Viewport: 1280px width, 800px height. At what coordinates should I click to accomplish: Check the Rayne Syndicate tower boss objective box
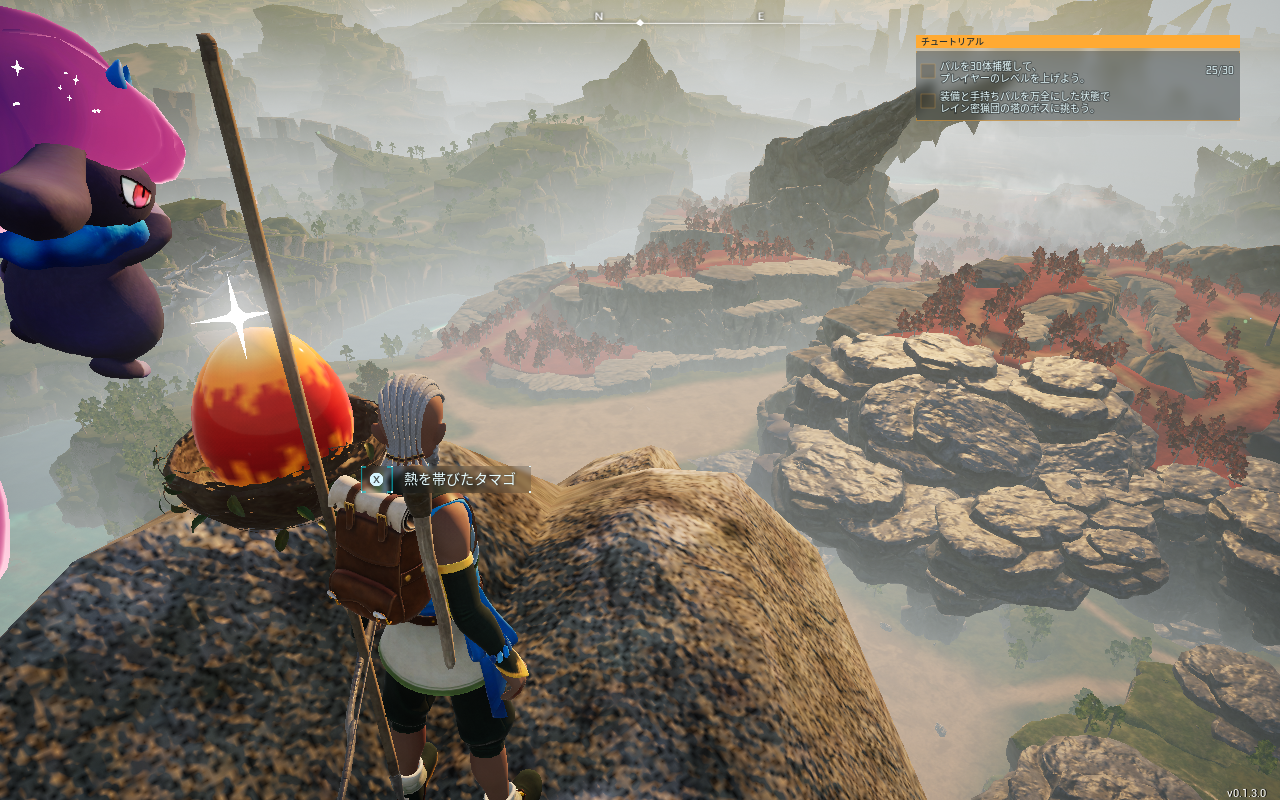[x=929, y=101]
